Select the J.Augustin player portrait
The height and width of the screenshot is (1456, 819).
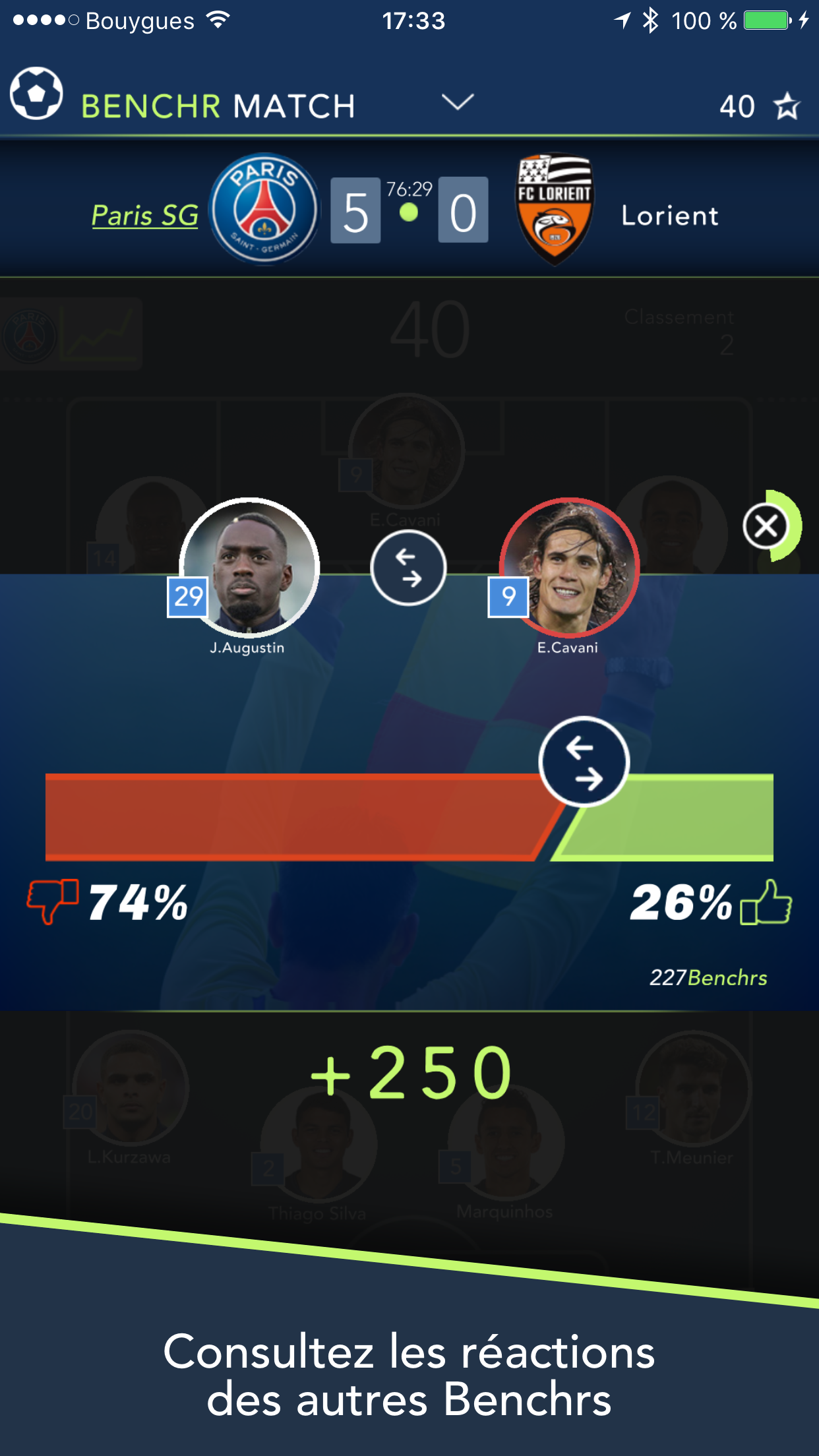click(249, 567)
